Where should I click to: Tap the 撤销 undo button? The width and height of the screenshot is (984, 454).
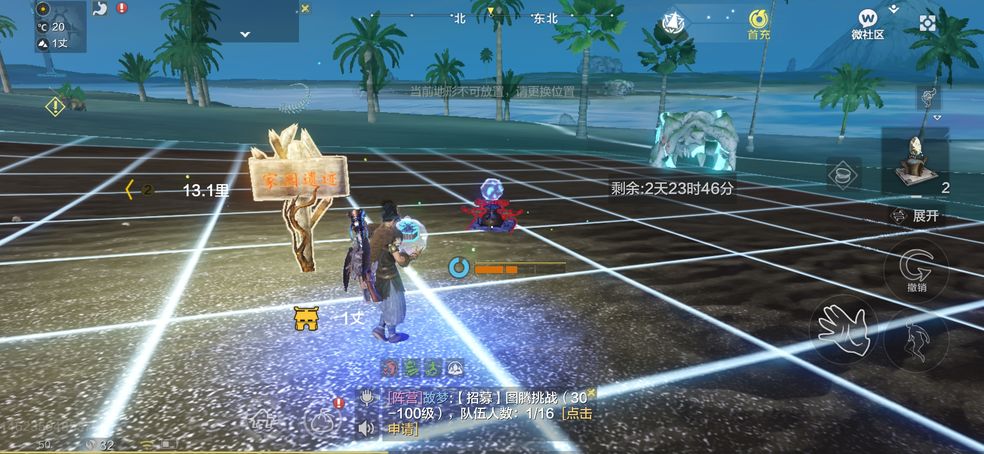point(916,269)
